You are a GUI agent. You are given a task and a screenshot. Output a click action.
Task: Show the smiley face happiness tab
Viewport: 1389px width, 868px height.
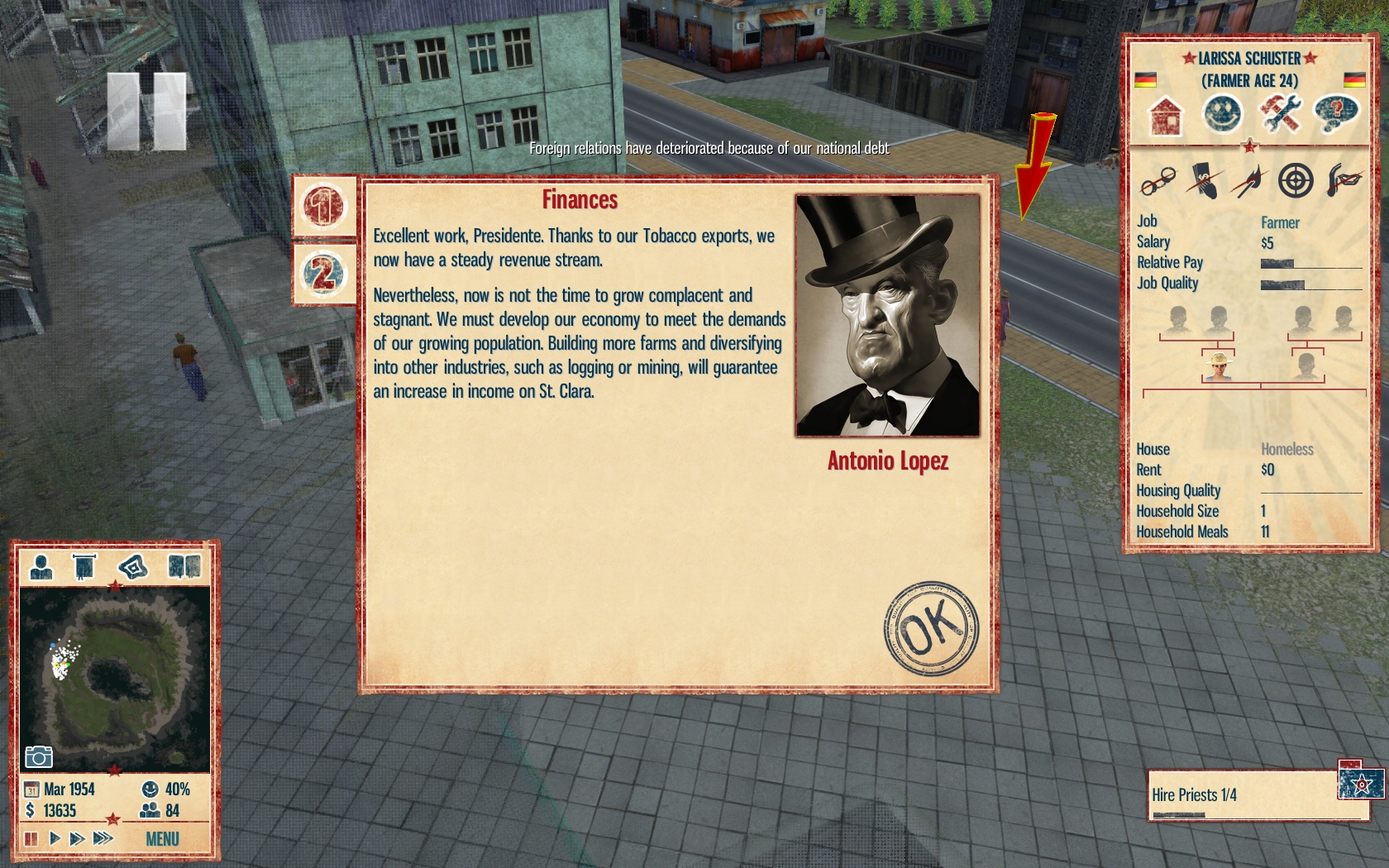pos(1222,113)
